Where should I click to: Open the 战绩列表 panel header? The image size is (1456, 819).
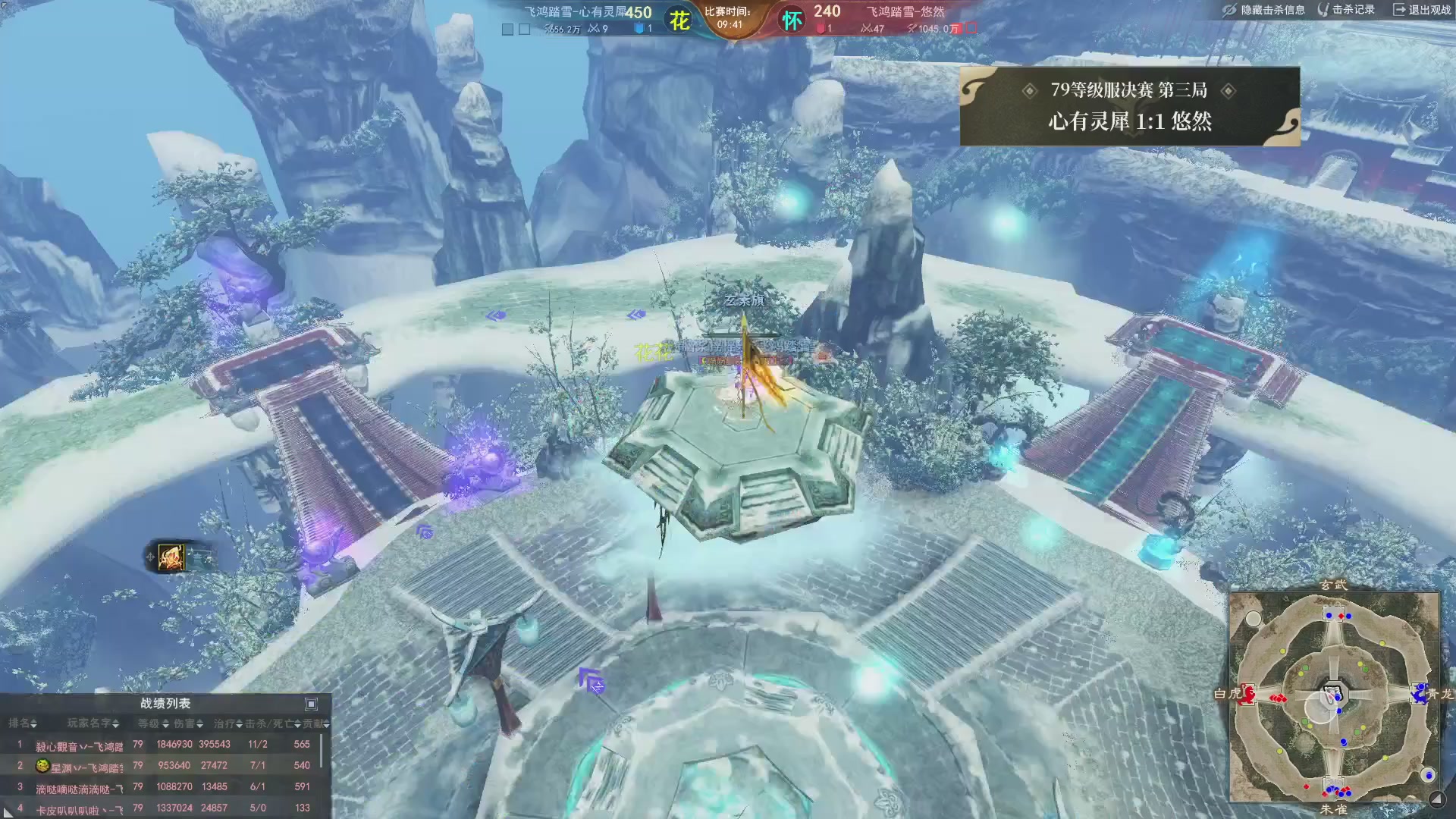(165, 704)
